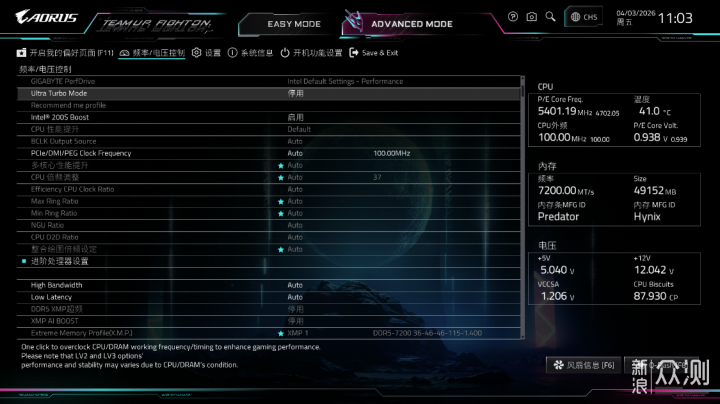The width and height of the screenshot is (720, 404).
Task: Switch to EASY MODE
Action: tap(293, 23)
